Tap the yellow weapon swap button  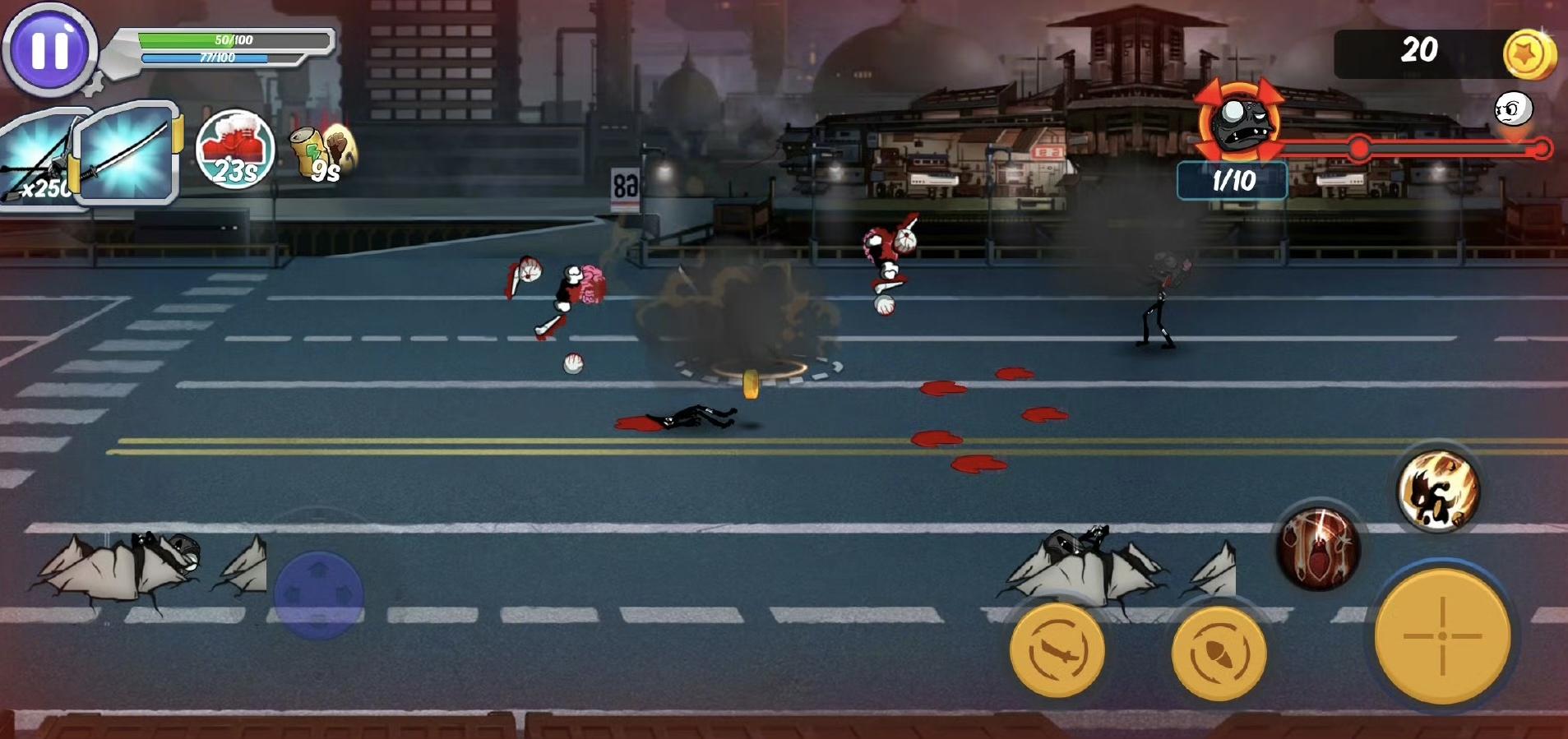pos(1057,650)
